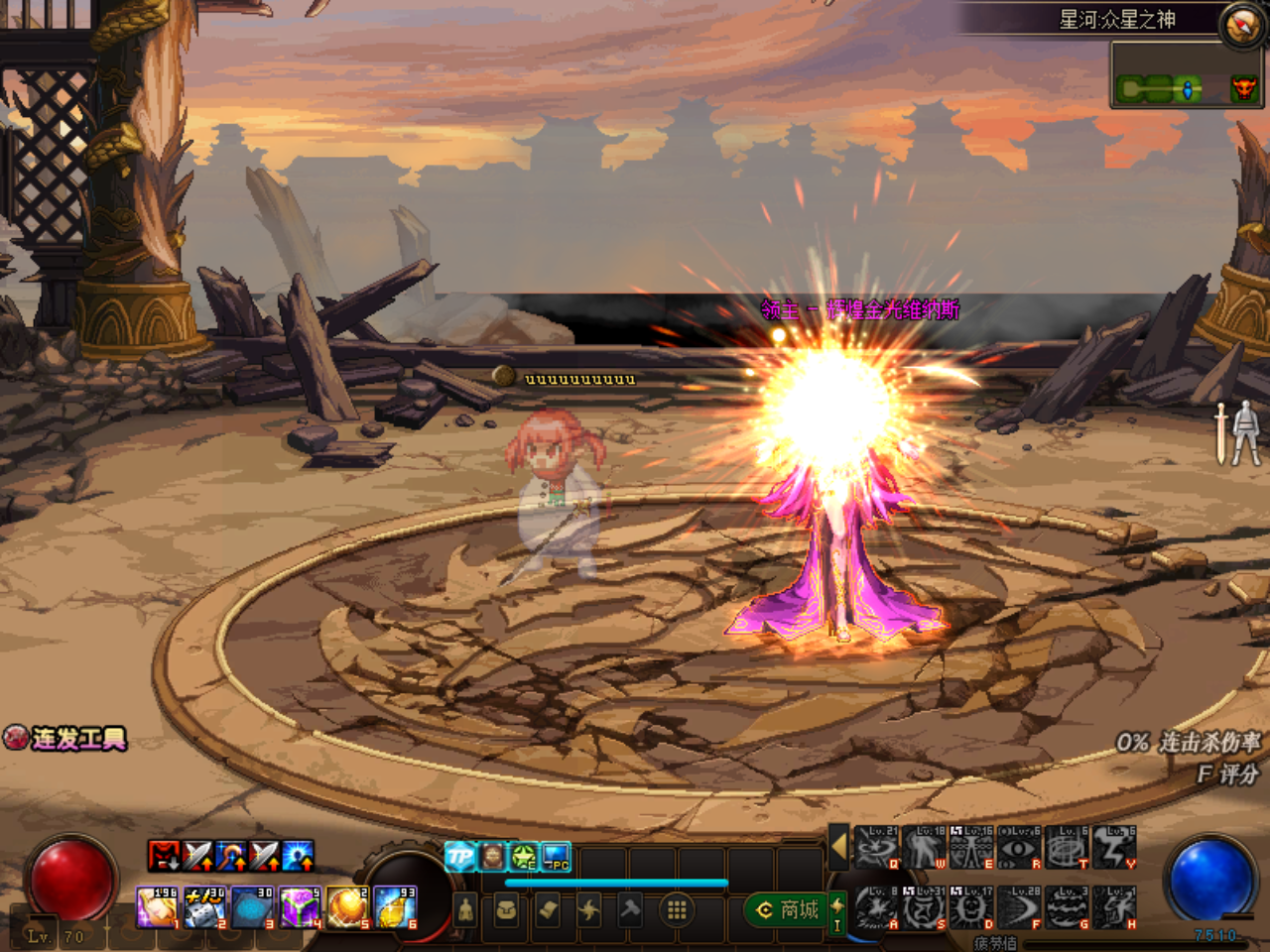
Task: Activate the lightning skill bound to Y
Action: click(x=1114, y=847)
